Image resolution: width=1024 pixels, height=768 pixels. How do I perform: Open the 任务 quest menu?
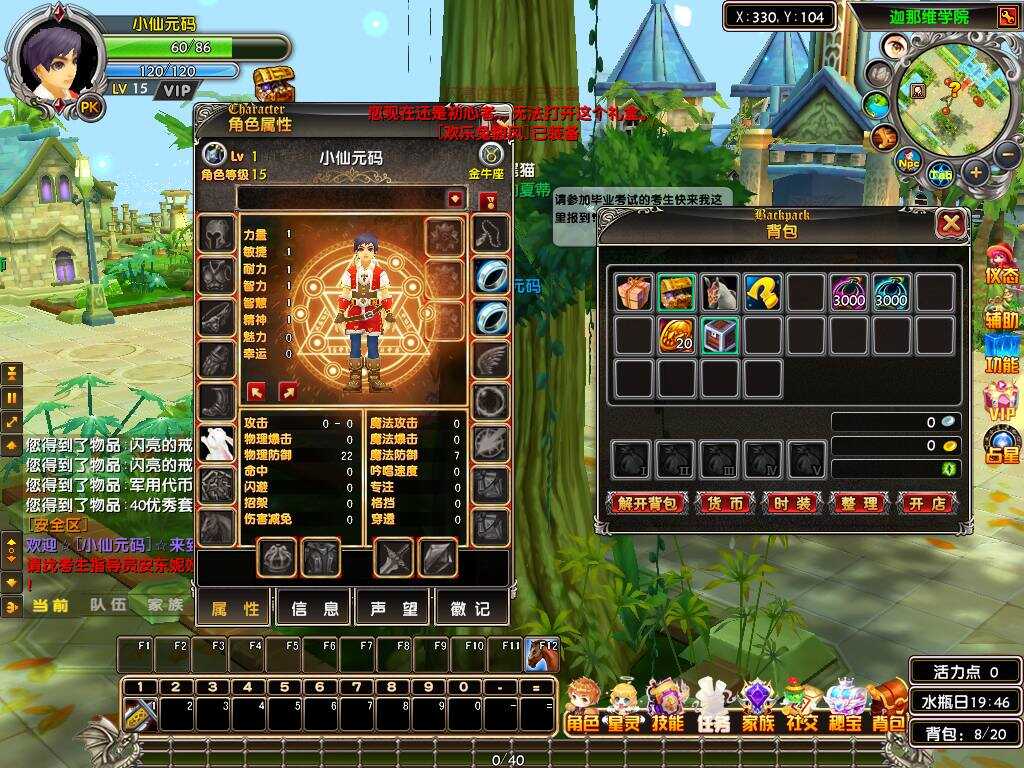[712, 705]
